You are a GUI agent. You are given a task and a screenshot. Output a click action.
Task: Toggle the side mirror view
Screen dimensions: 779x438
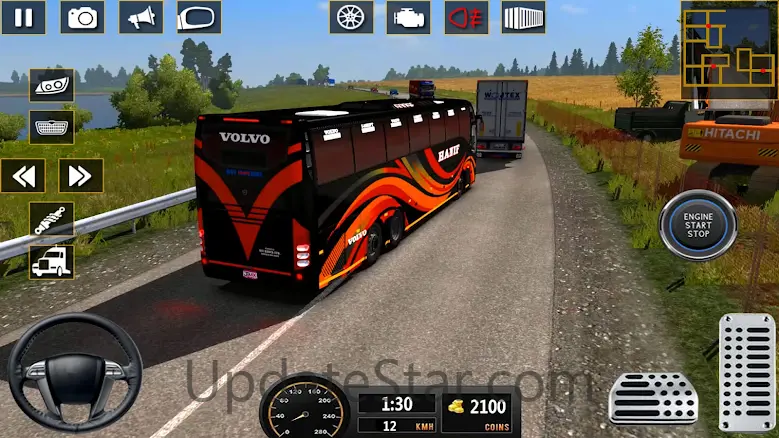pos(199,17)
